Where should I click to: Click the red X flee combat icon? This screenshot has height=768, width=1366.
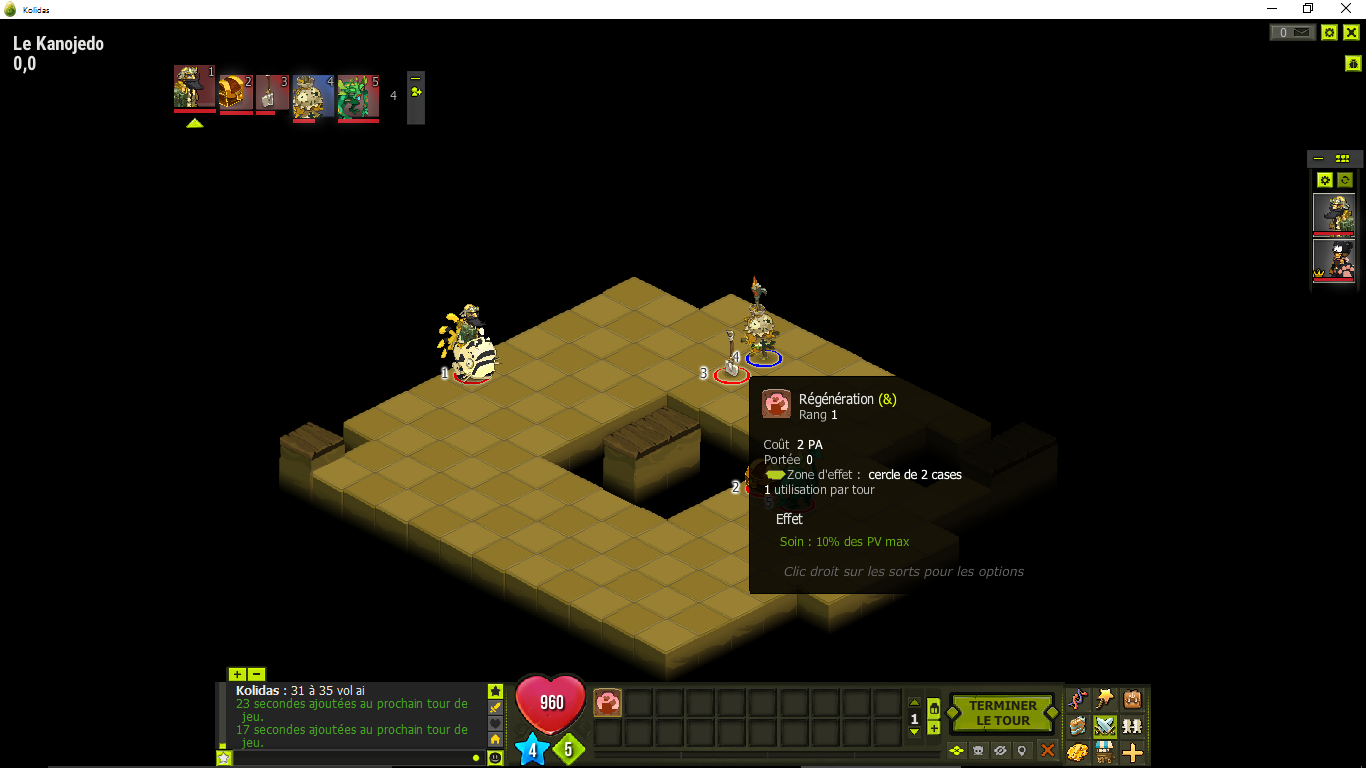tap(1048, 750)
